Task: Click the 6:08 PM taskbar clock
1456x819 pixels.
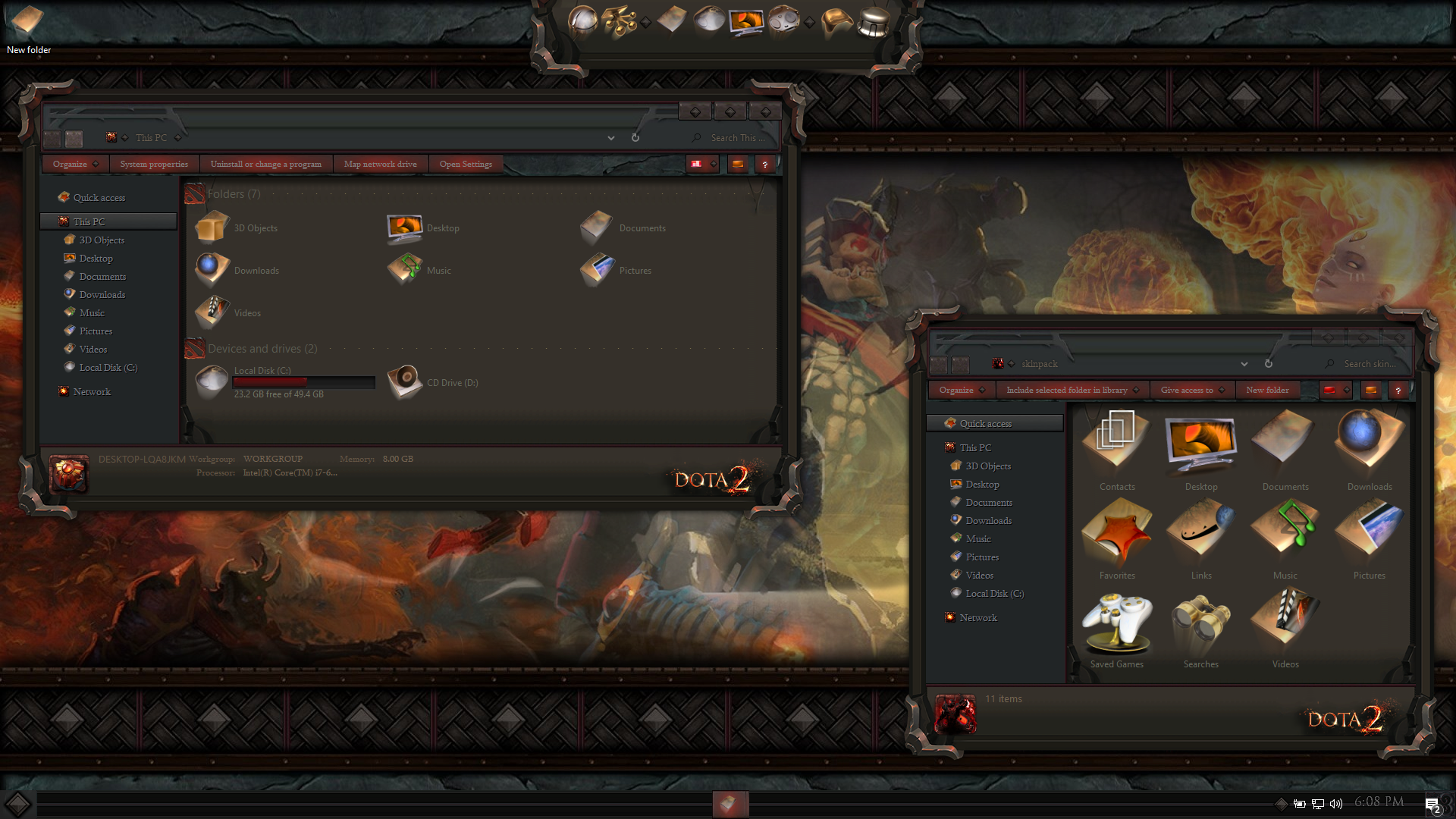Action: coord(1379,802)
